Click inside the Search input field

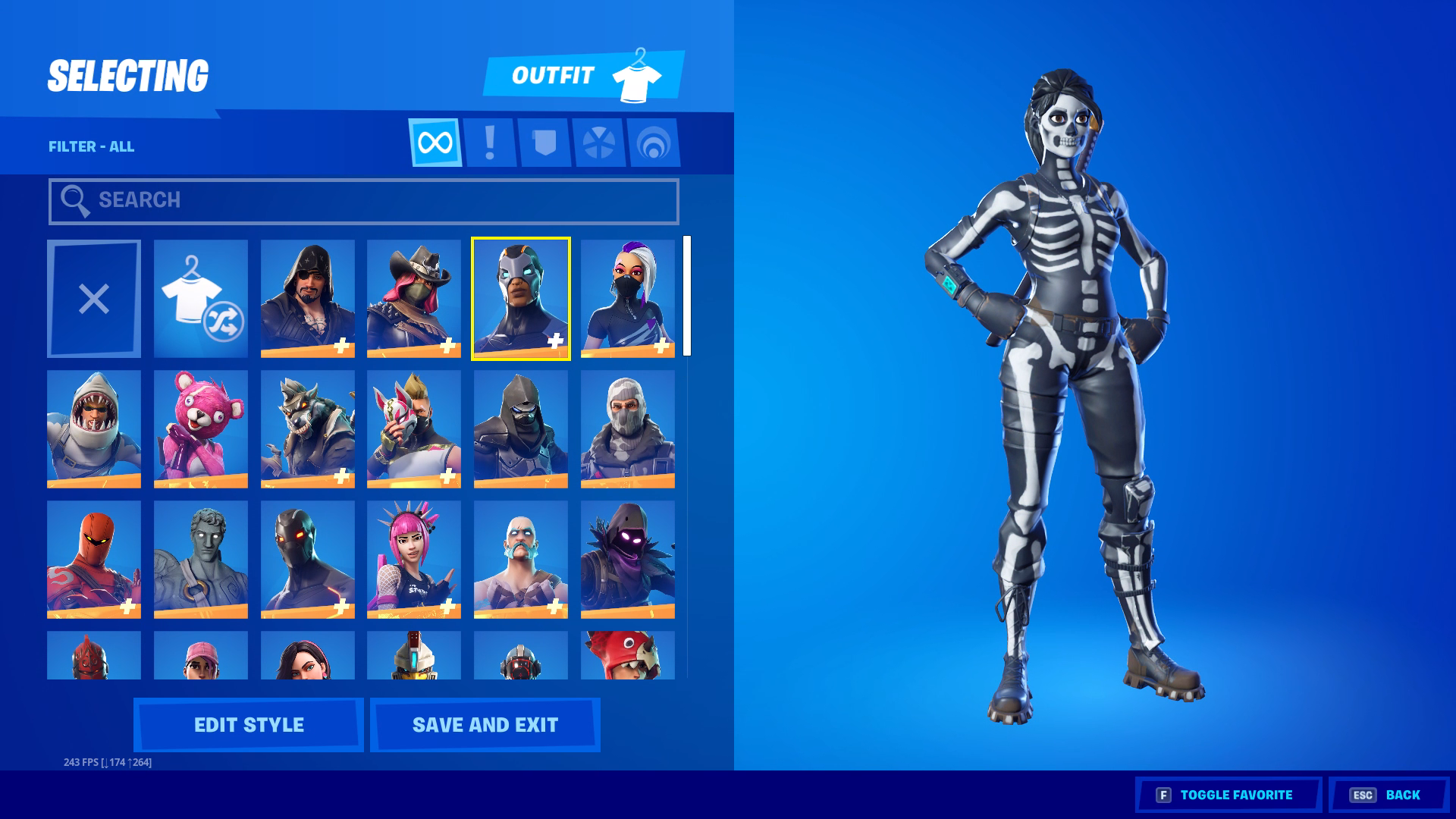[x=362, y=200]
